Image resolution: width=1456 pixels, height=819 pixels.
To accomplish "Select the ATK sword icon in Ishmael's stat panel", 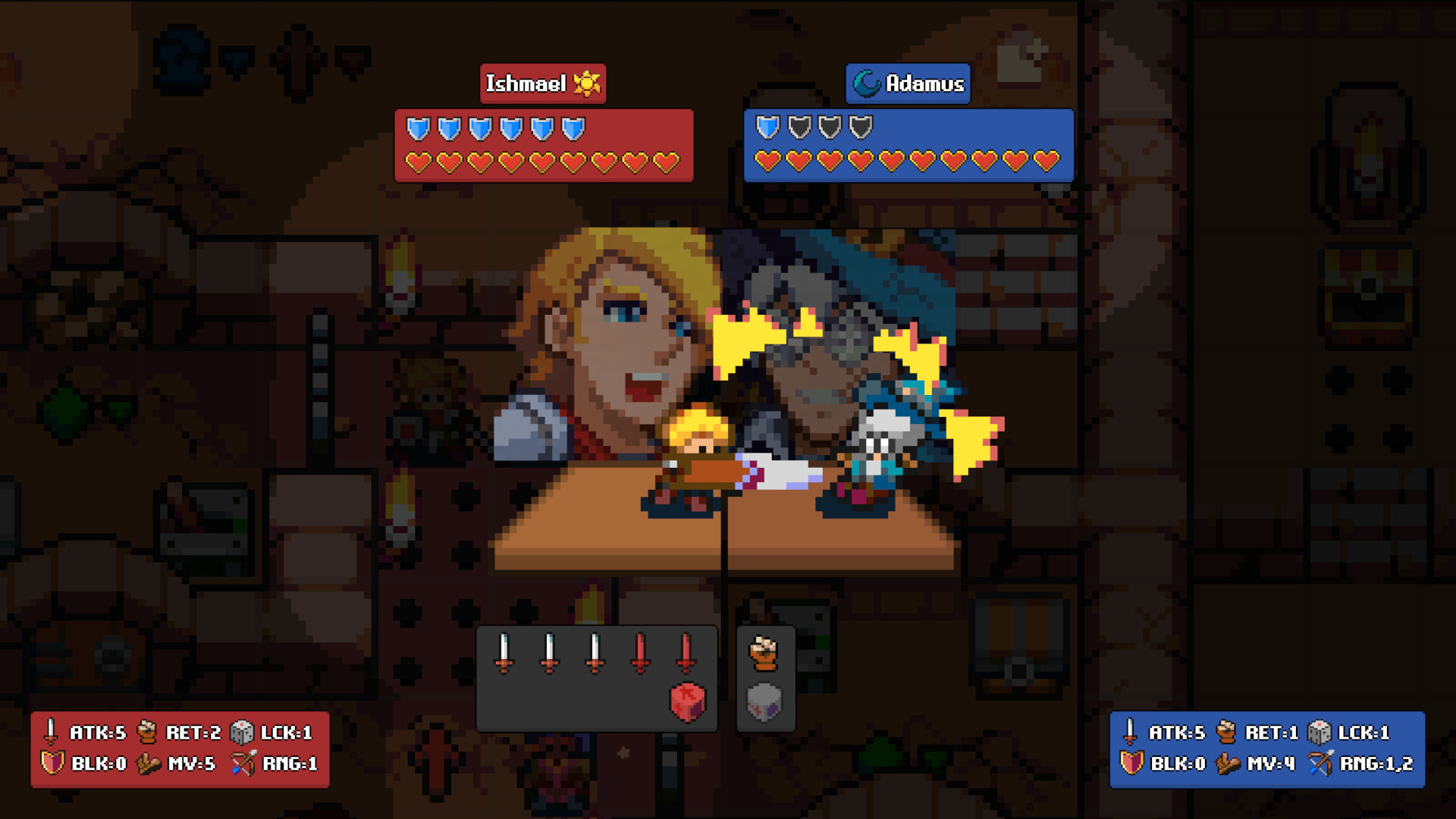I will pos(52,733).
